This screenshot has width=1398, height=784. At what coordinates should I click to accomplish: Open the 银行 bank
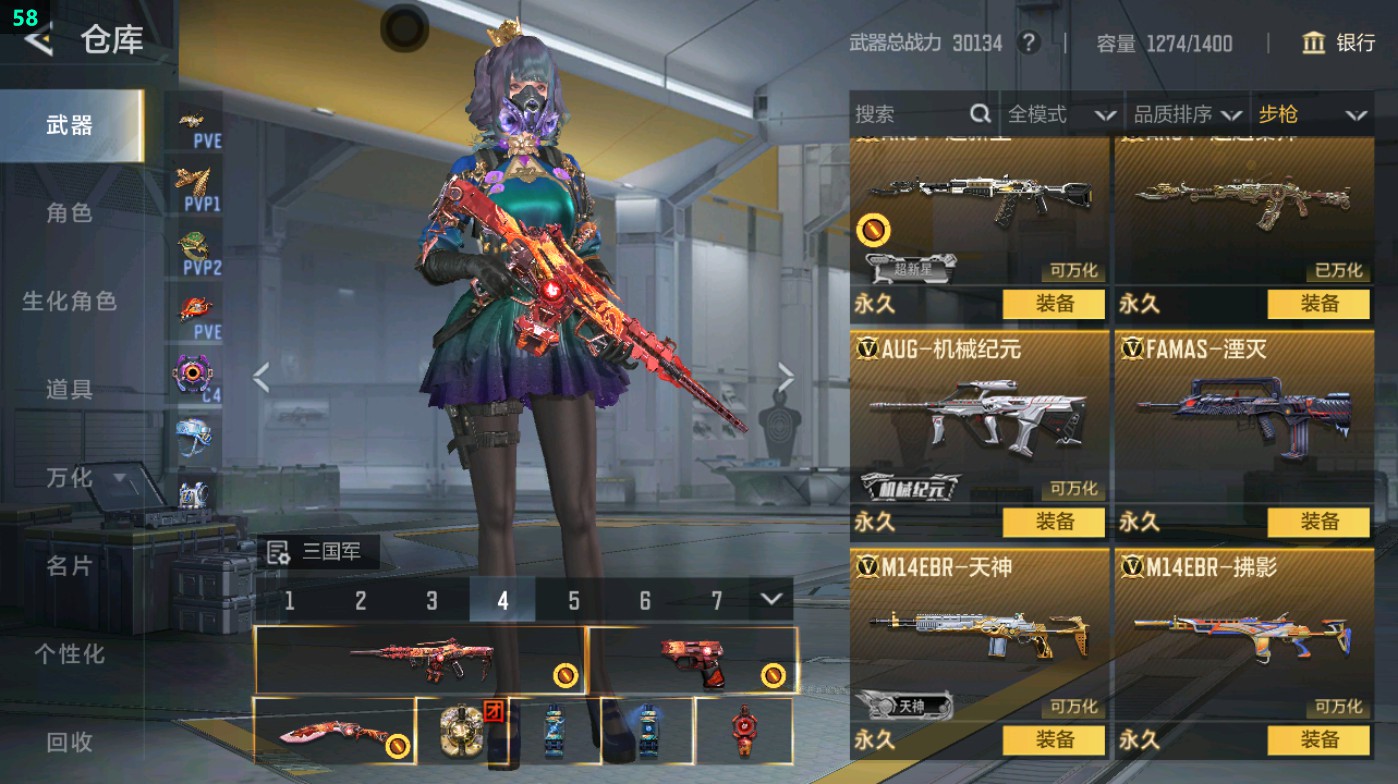pos(1339,43)
